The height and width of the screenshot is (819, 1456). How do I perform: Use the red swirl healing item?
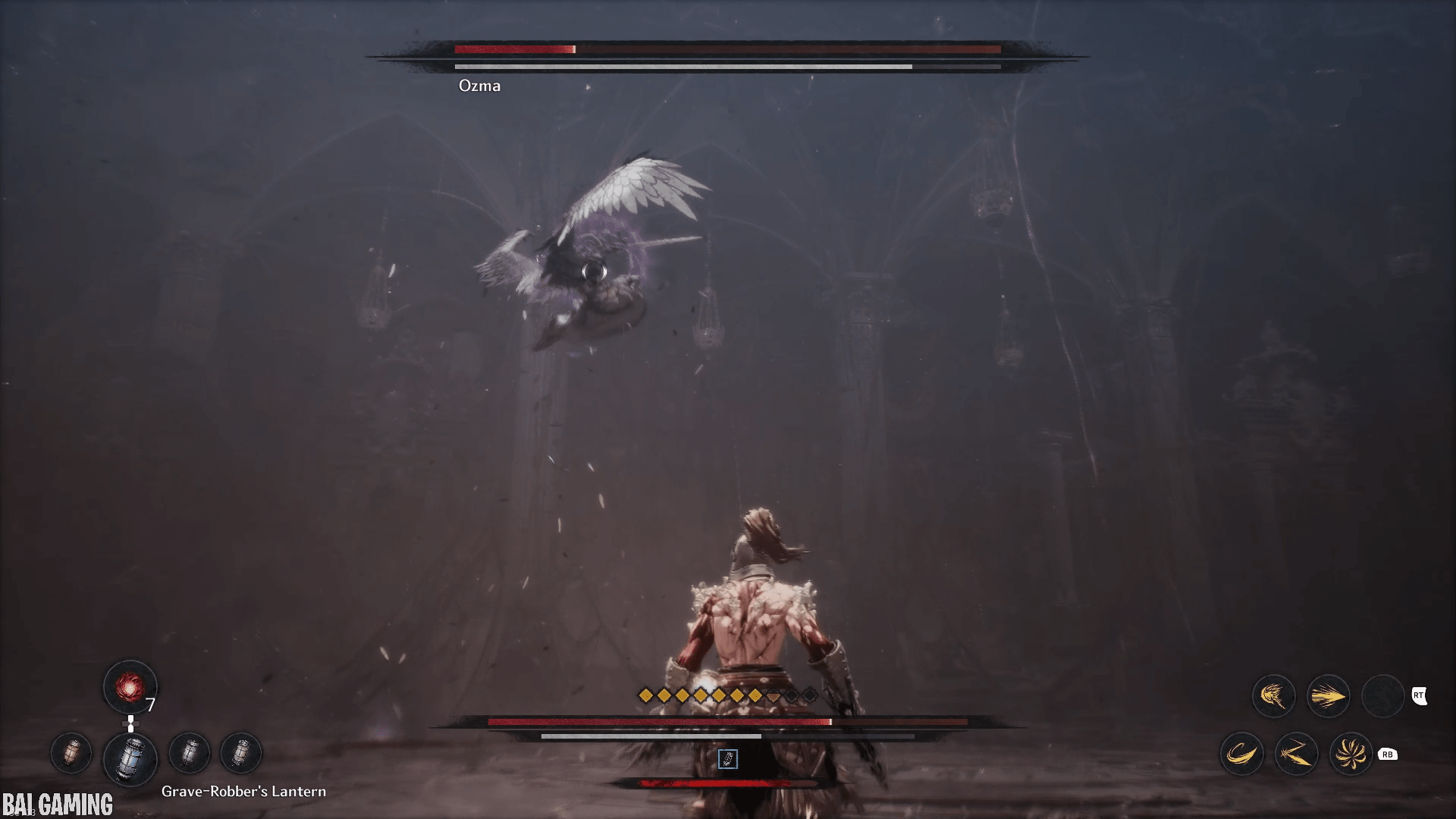tap(130, 687)
